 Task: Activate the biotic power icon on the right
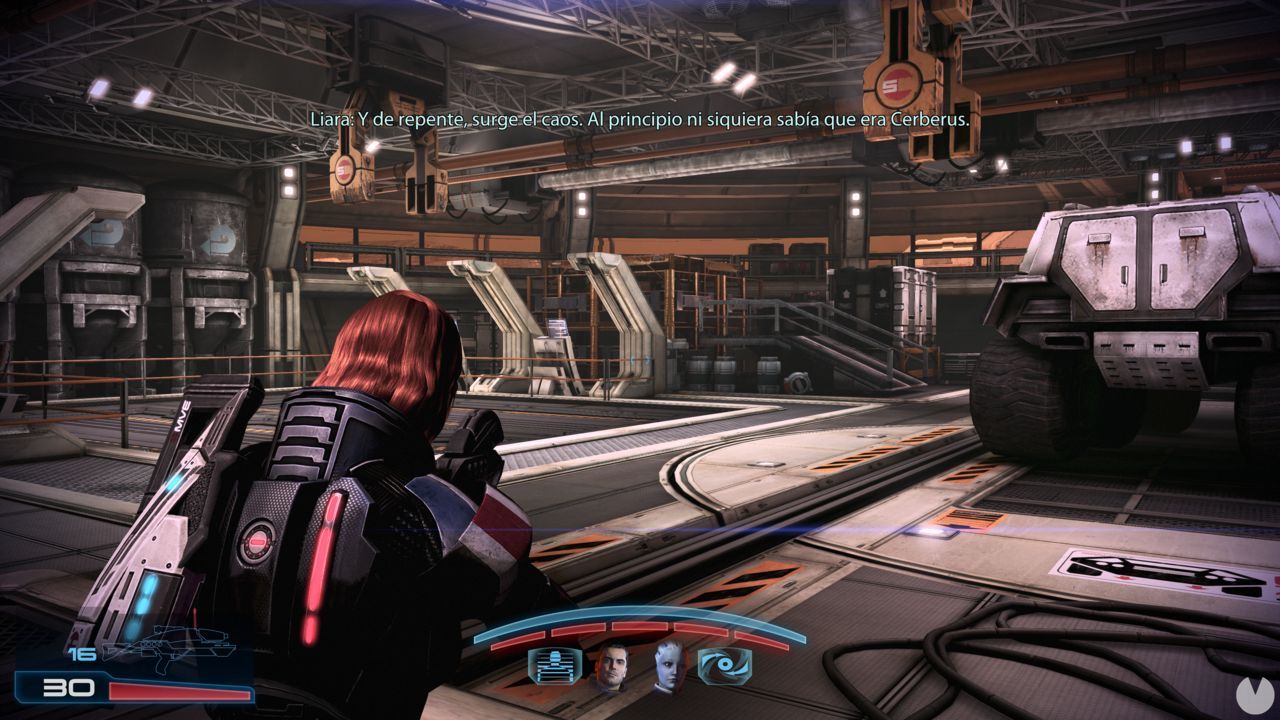pyautogui.click(x=726, y=665)
